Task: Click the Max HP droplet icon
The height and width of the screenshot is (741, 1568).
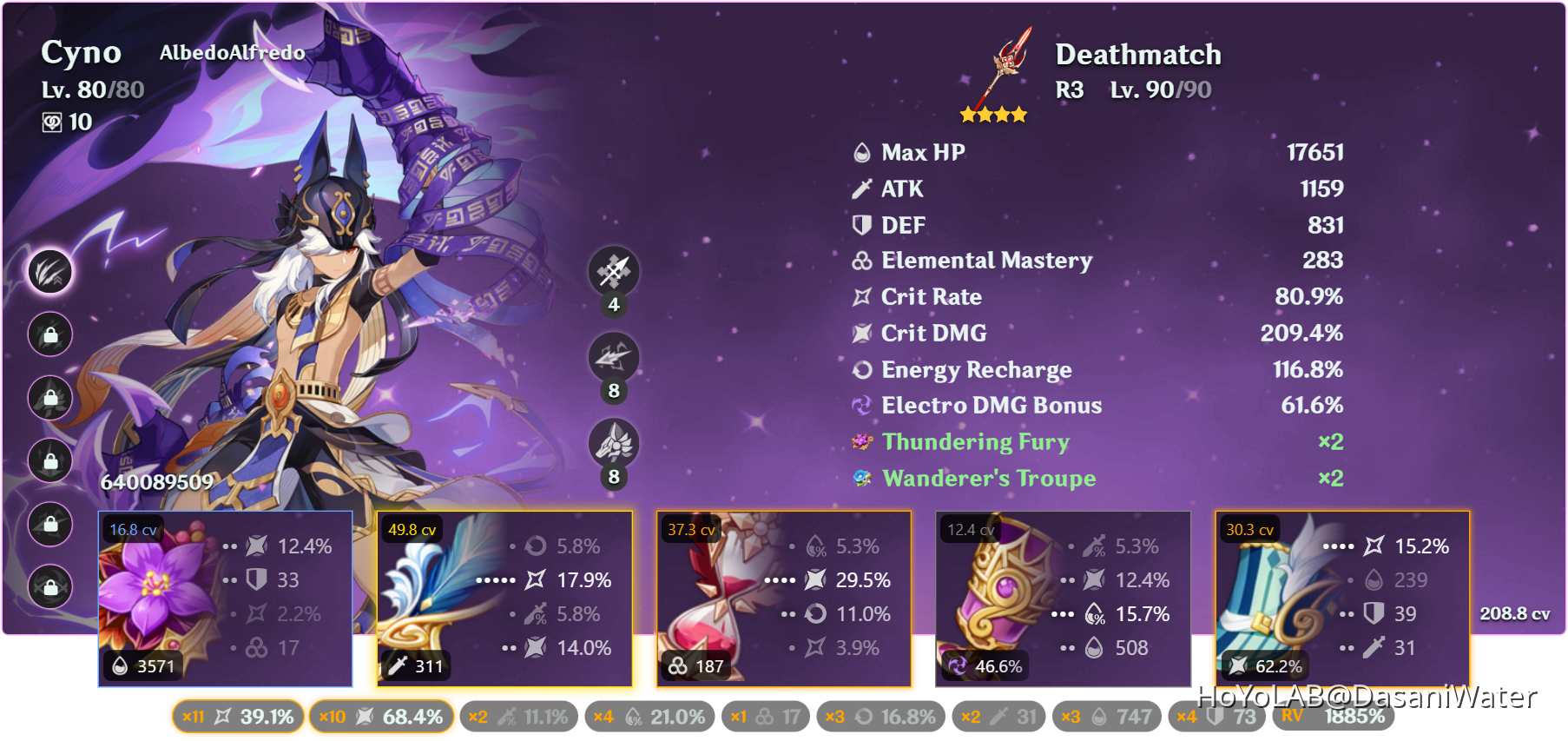Action: [x=860, y=152]
